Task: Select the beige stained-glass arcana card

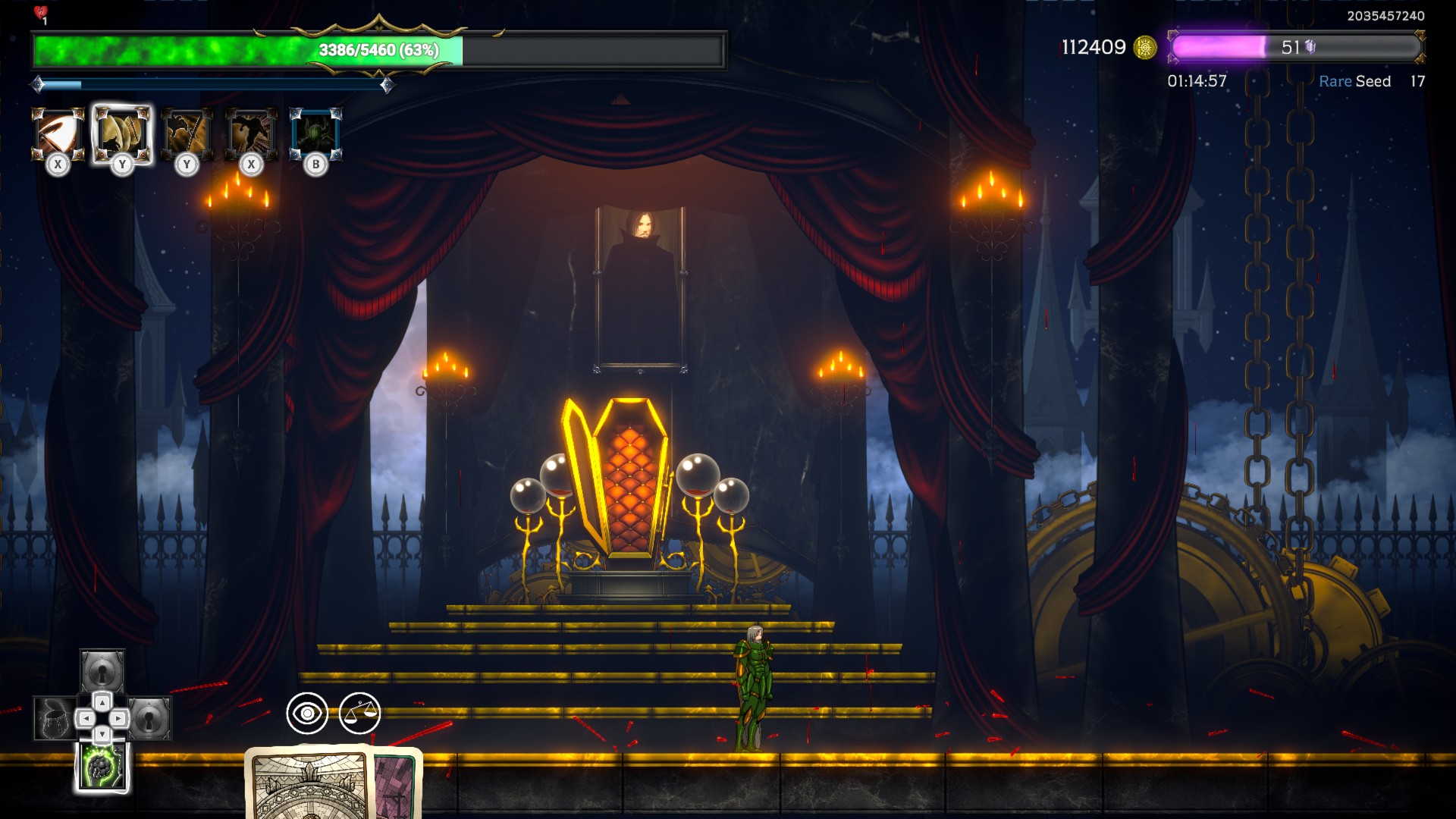Action: 309,785
